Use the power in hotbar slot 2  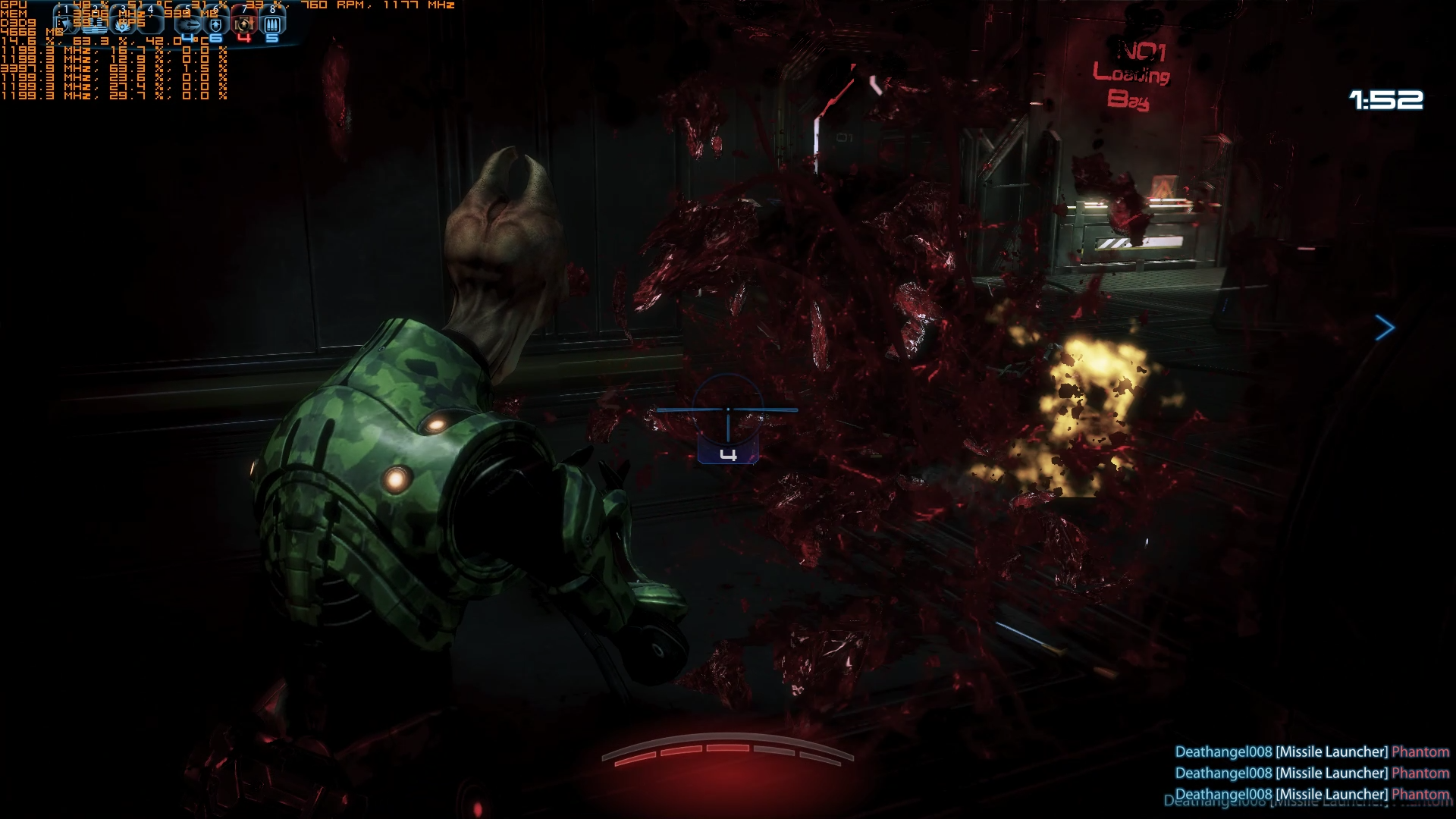coord(94,24)
